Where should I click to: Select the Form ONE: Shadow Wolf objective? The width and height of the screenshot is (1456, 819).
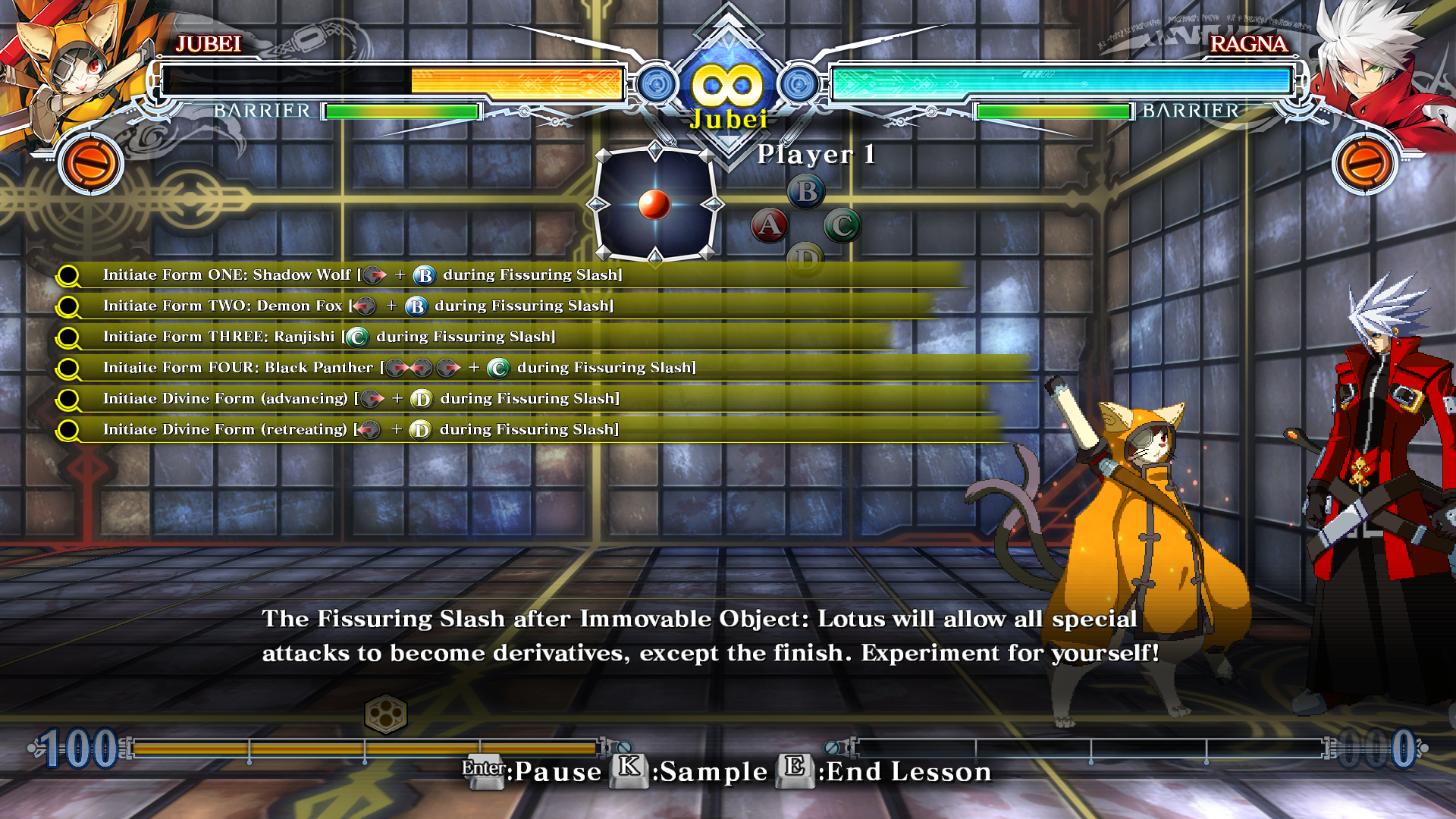(362, 275)
